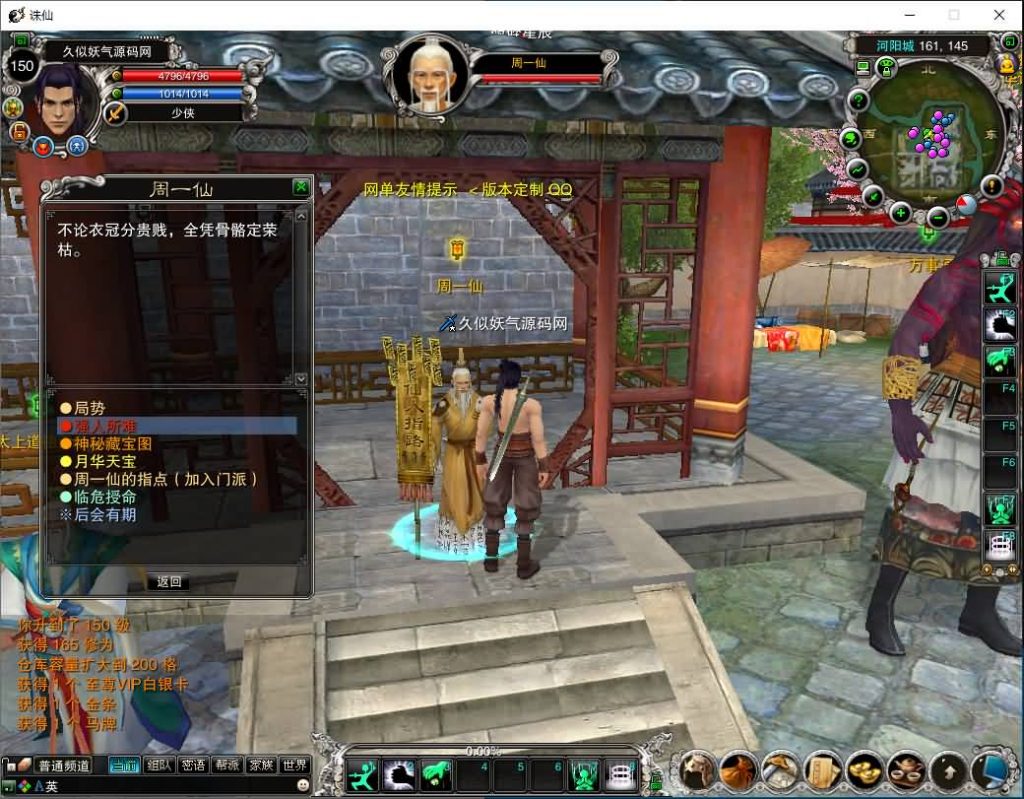Screen dimensions: 1024x799
Task: Select the 局势 dialogue option
Action: 89,408
